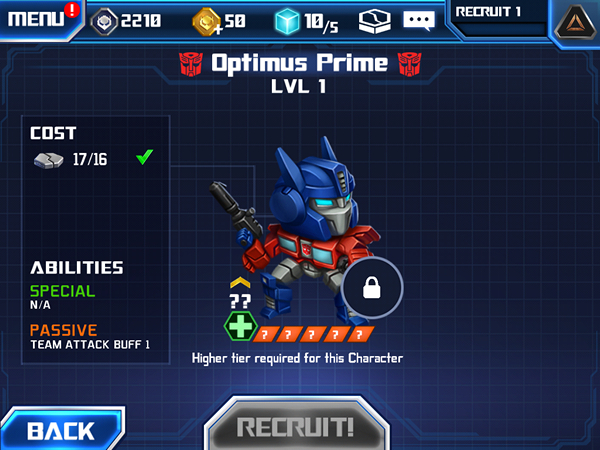Open the Menu button

(37, 19)
